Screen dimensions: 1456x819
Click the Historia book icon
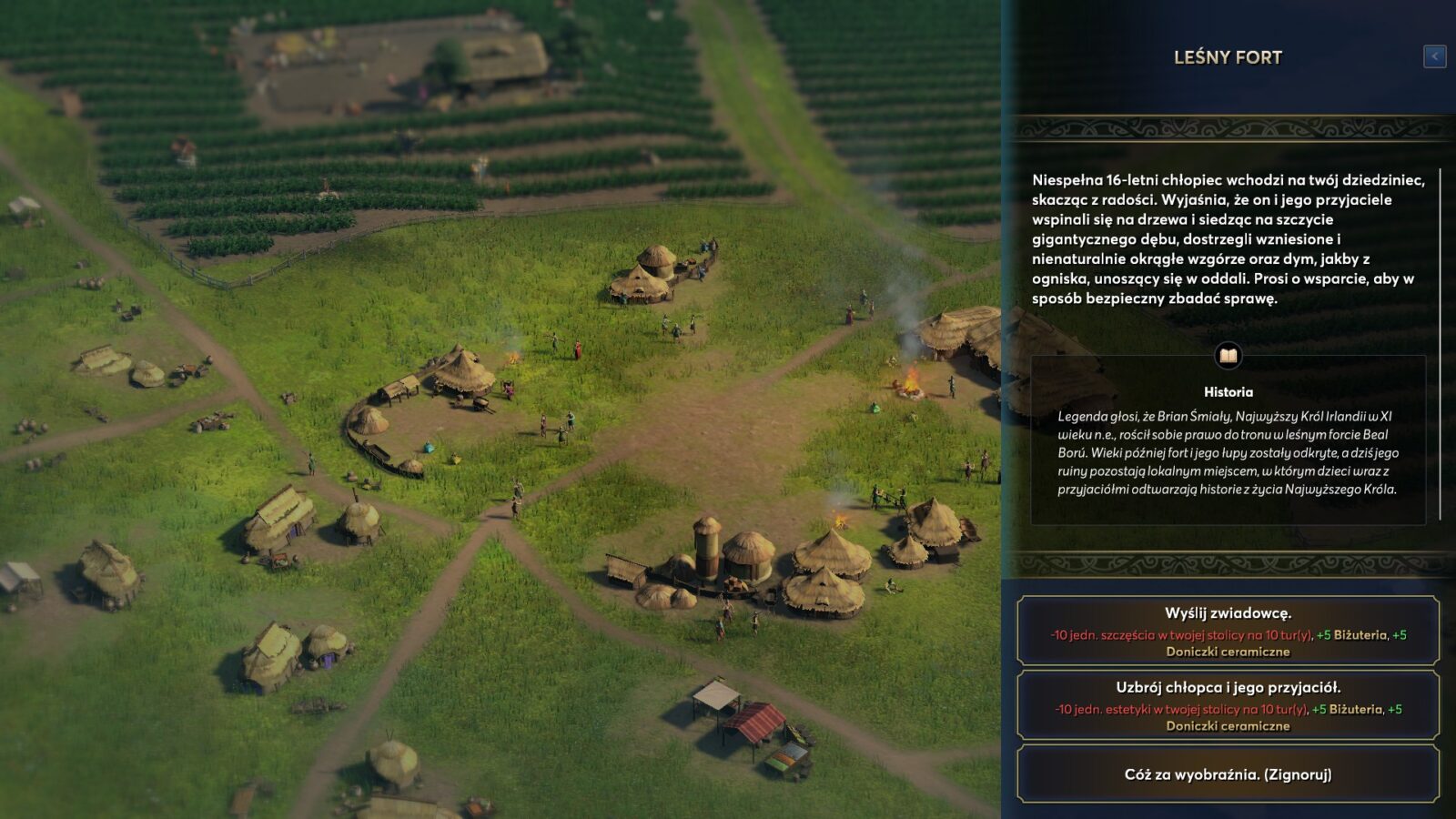tap(1228, 356)
